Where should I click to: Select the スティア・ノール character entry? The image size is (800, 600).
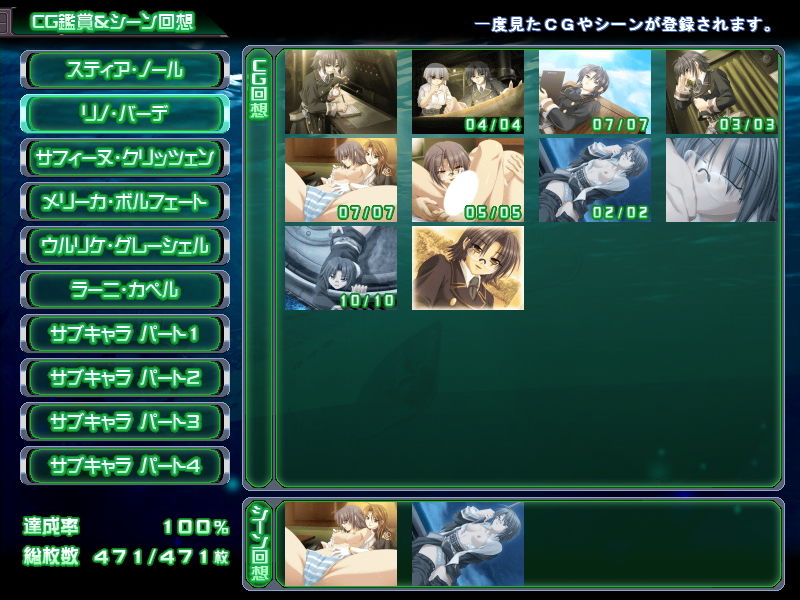click(x=125, y=70)
